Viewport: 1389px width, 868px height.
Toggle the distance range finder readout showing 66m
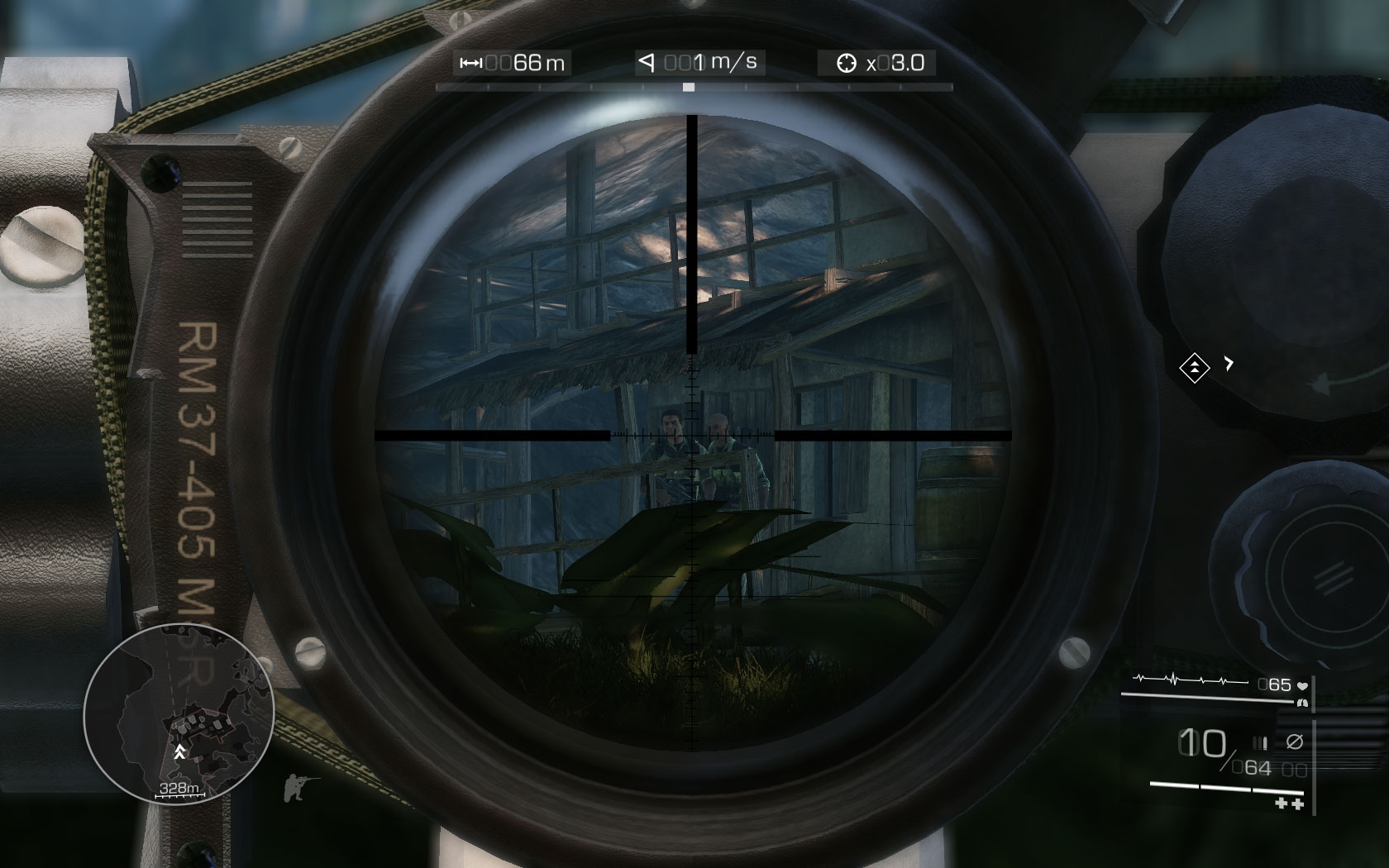[512, 61]
